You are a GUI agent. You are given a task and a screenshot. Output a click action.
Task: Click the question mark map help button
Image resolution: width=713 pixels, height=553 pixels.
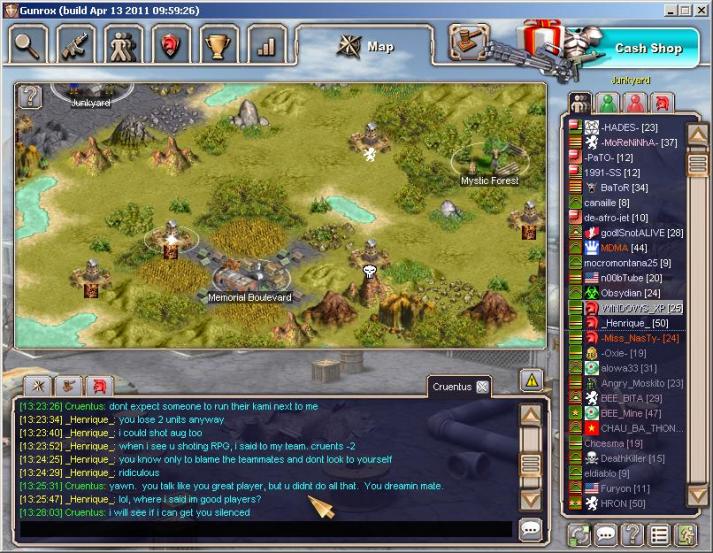point(31,96)
